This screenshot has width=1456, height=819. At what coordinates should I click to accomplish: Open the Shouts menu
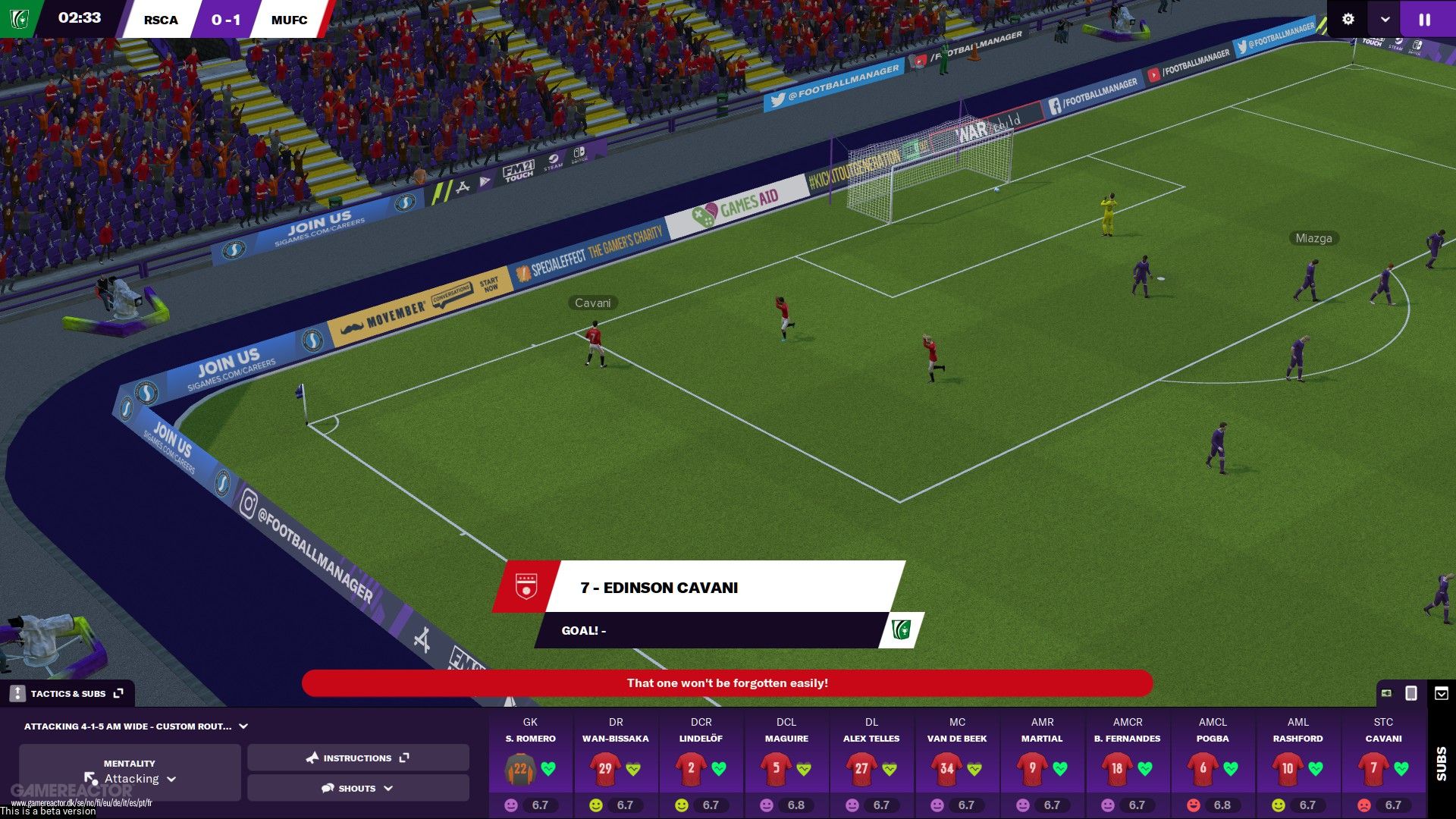(358, 789)
